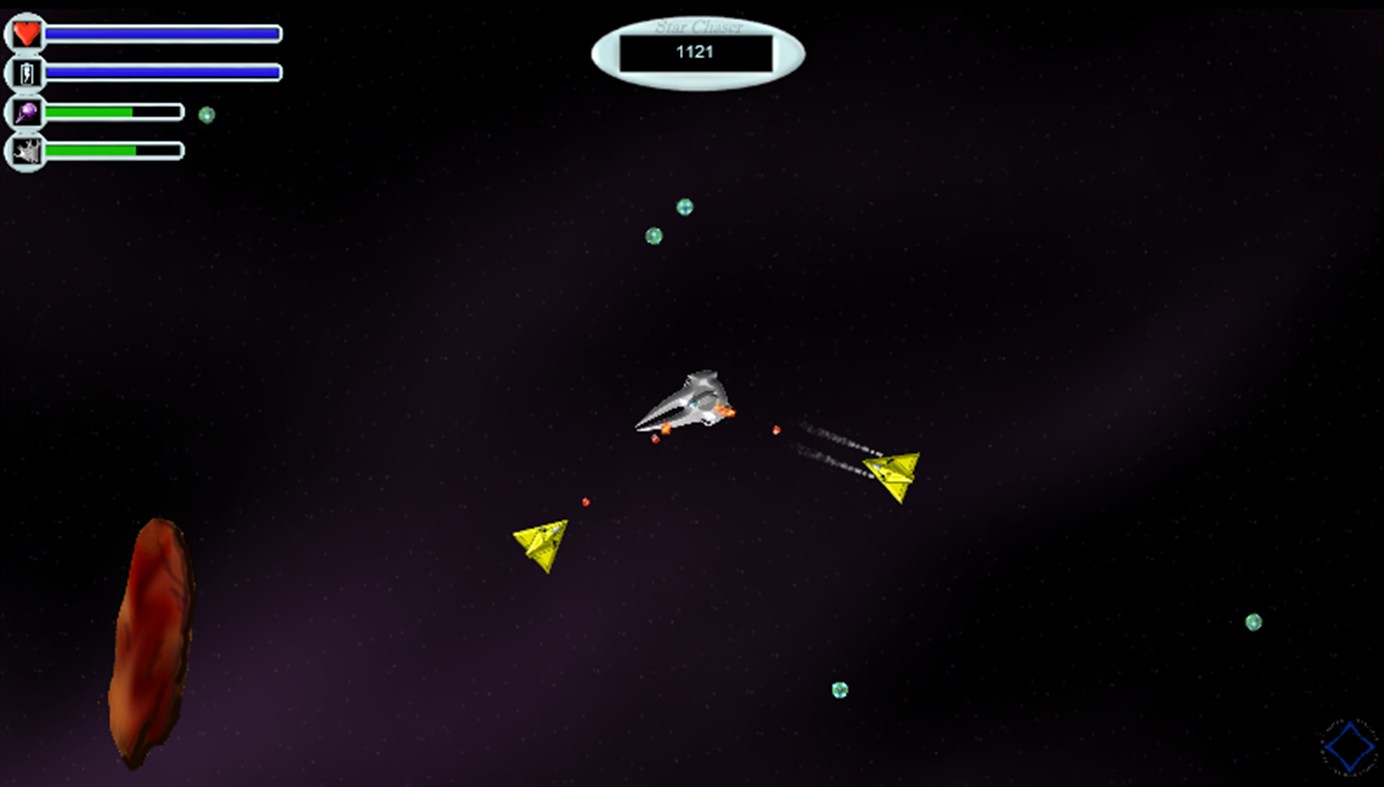Click the score value 1121
Image resolution: width=1384 pixels, height=787 pixels.
pos(695,53)
